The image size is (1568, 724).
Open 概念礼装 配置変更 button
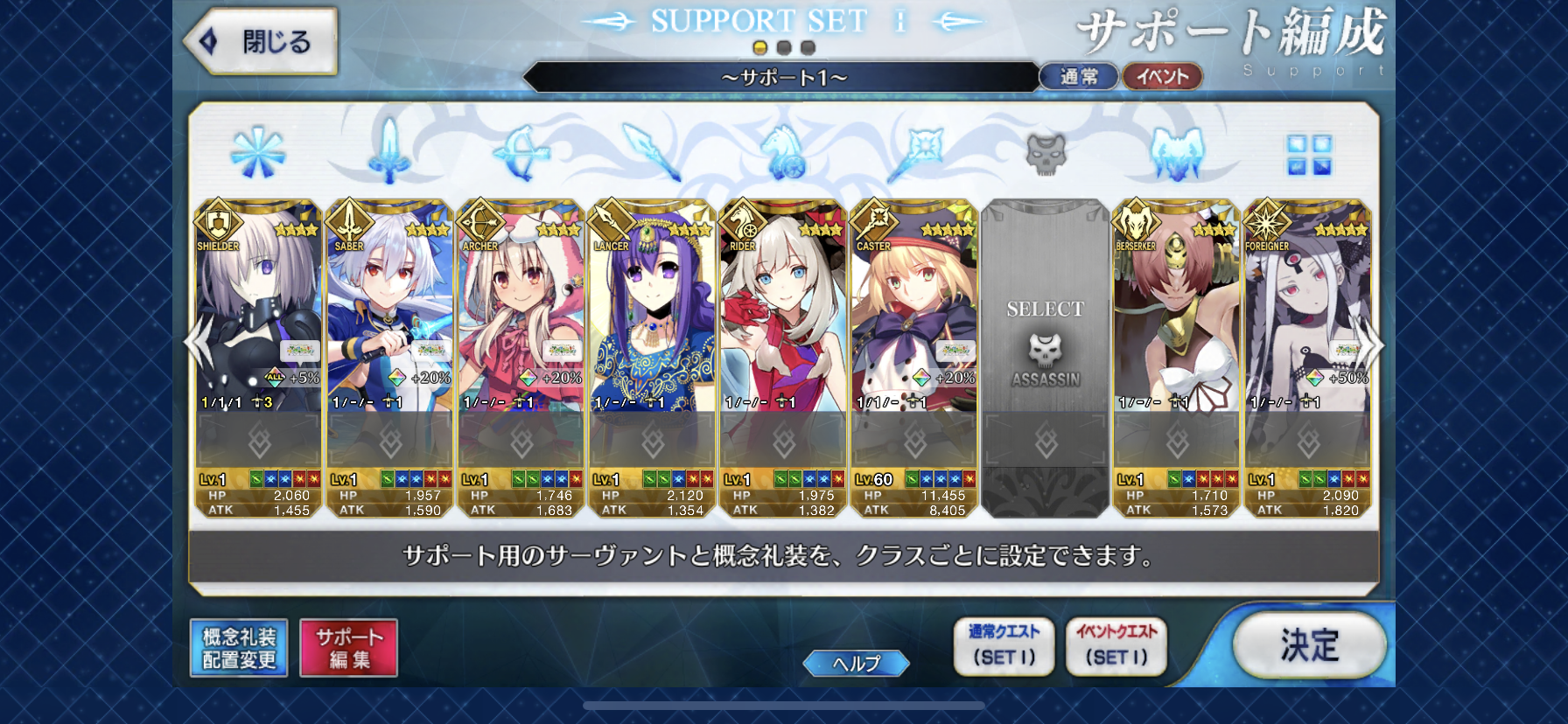click(x=239, y=648)
